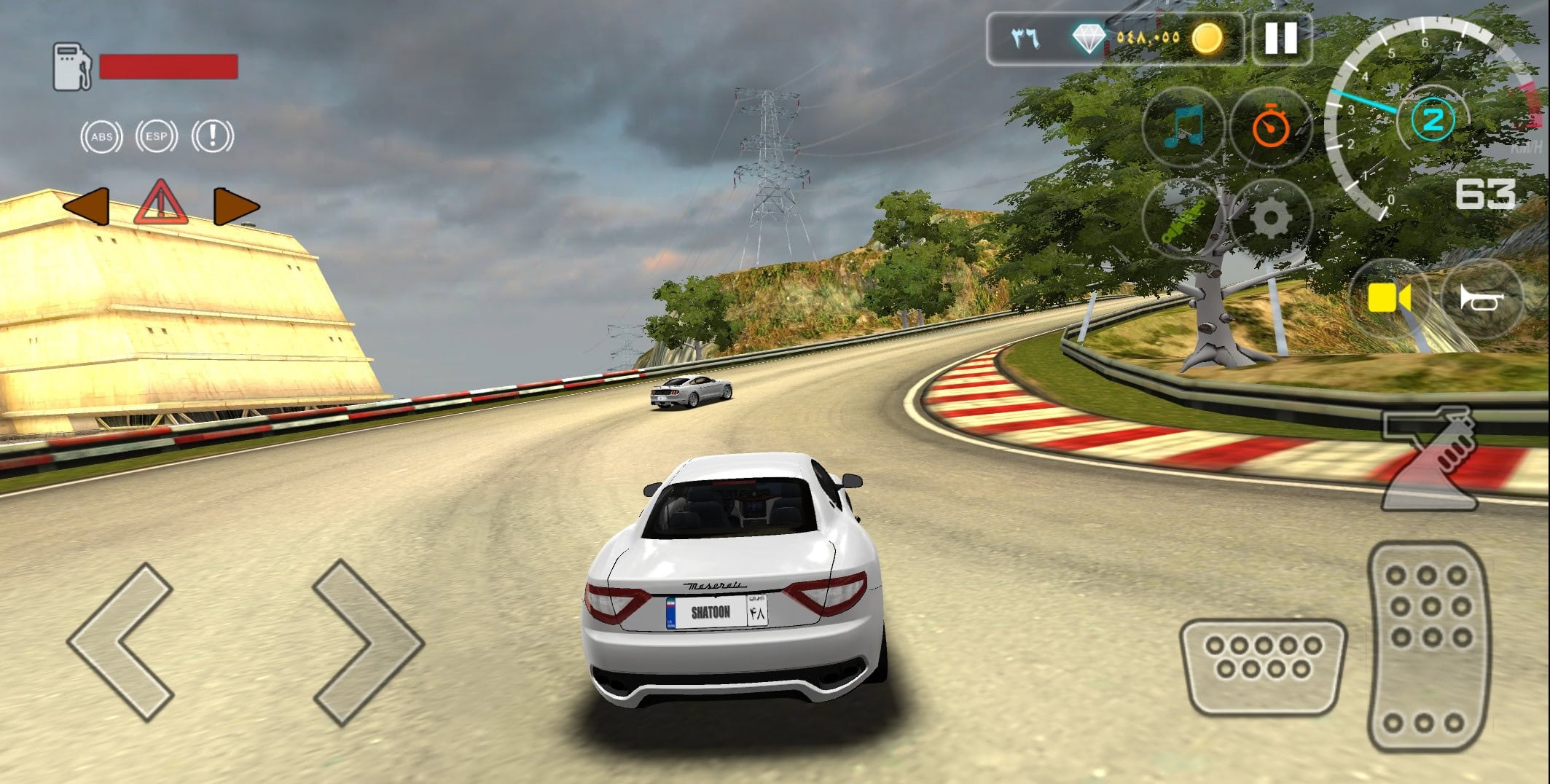1550x784 pixels.
Task: Tap the circular exclamation brake warning icon
Action: [x=212, y=136]
